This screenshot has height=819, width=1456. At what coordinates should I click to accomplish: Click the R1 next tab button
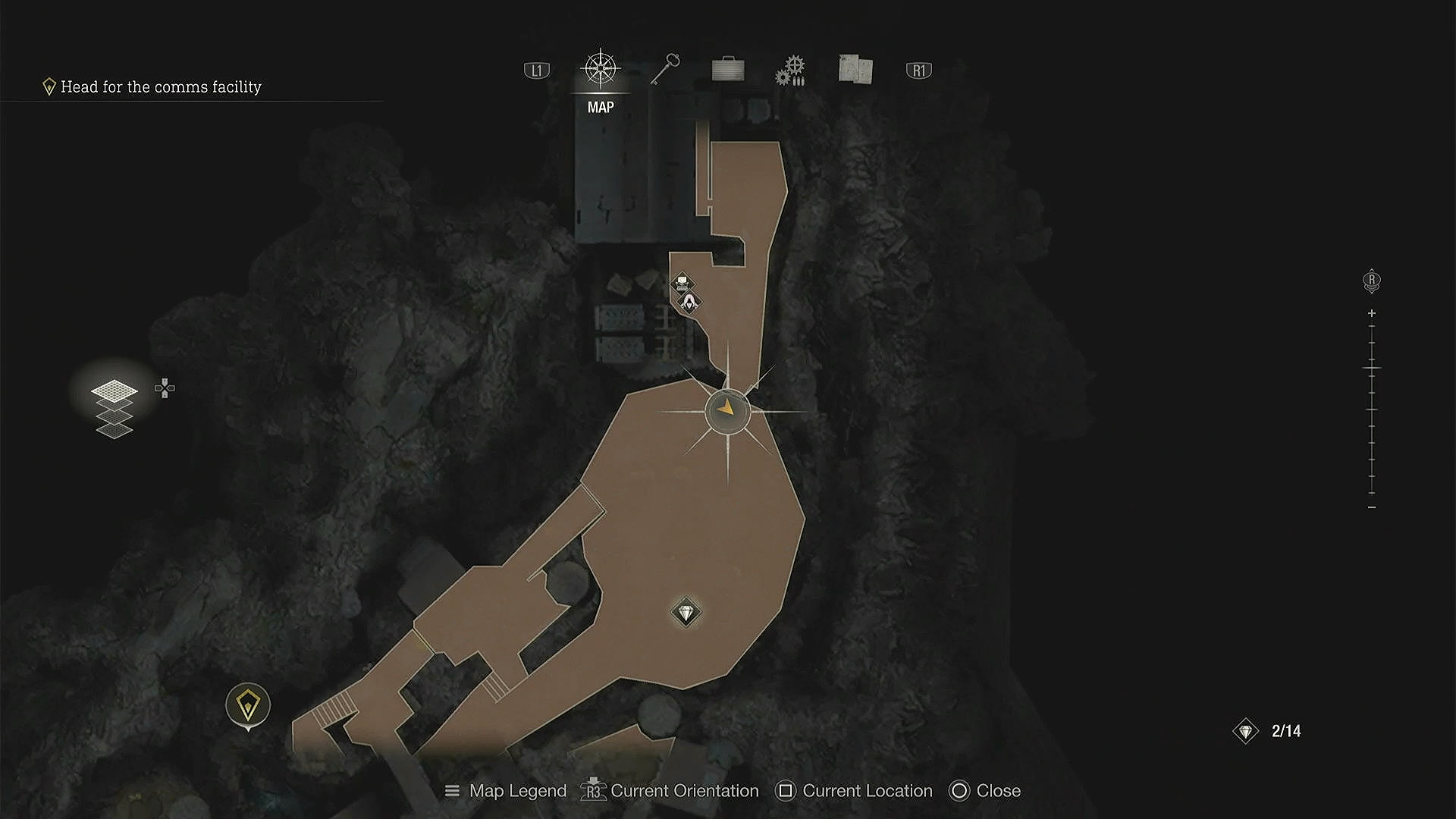[919, 70]
